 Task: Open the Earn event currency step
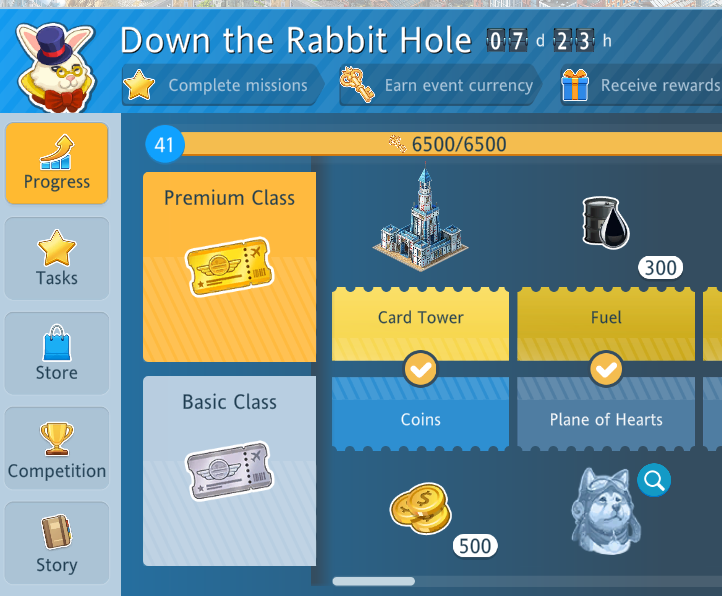[440, 86]
